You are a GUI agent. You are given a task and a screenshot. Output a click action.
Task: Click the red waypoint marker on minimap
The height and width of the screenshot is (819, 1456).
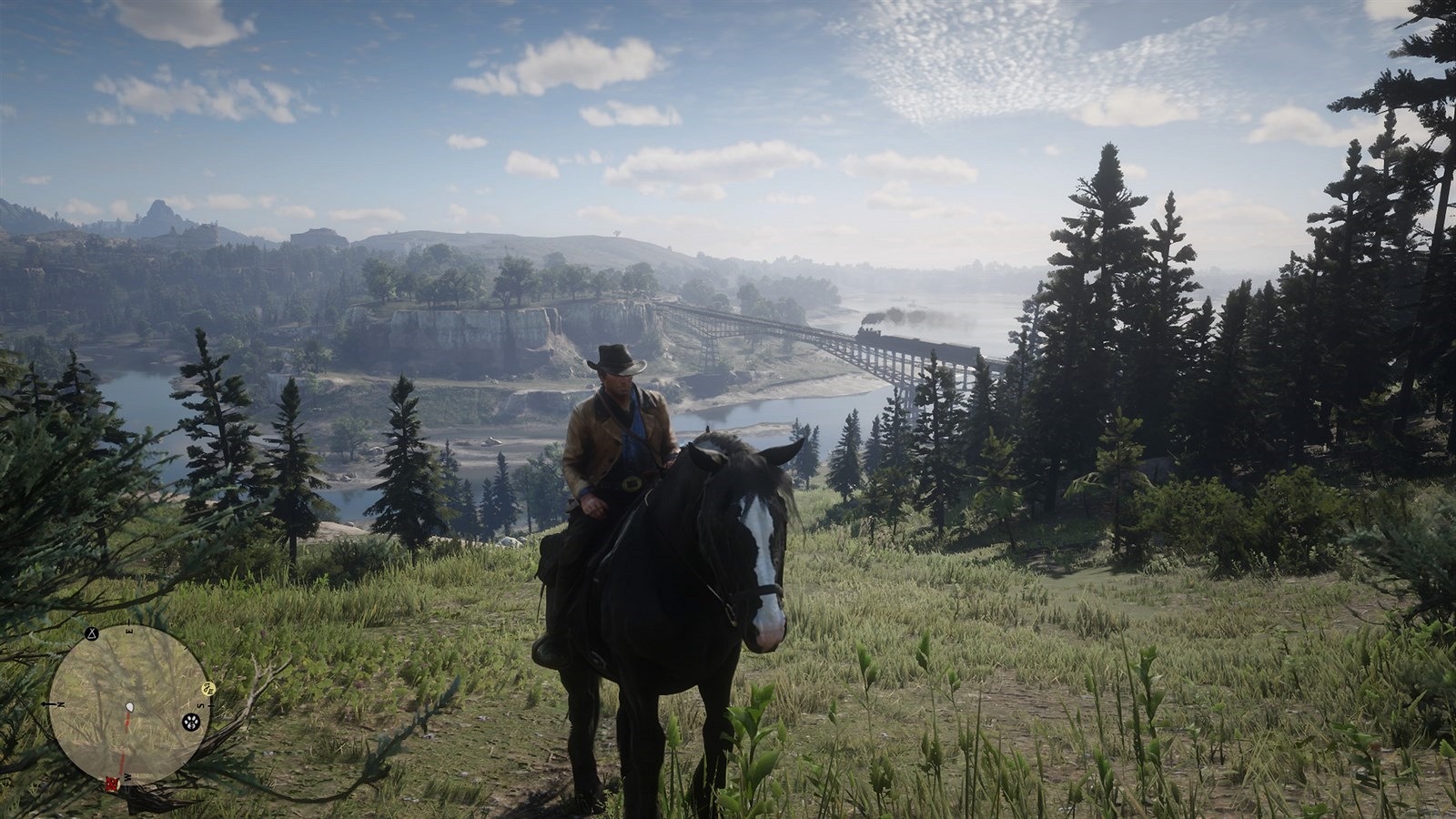[112, 784]
